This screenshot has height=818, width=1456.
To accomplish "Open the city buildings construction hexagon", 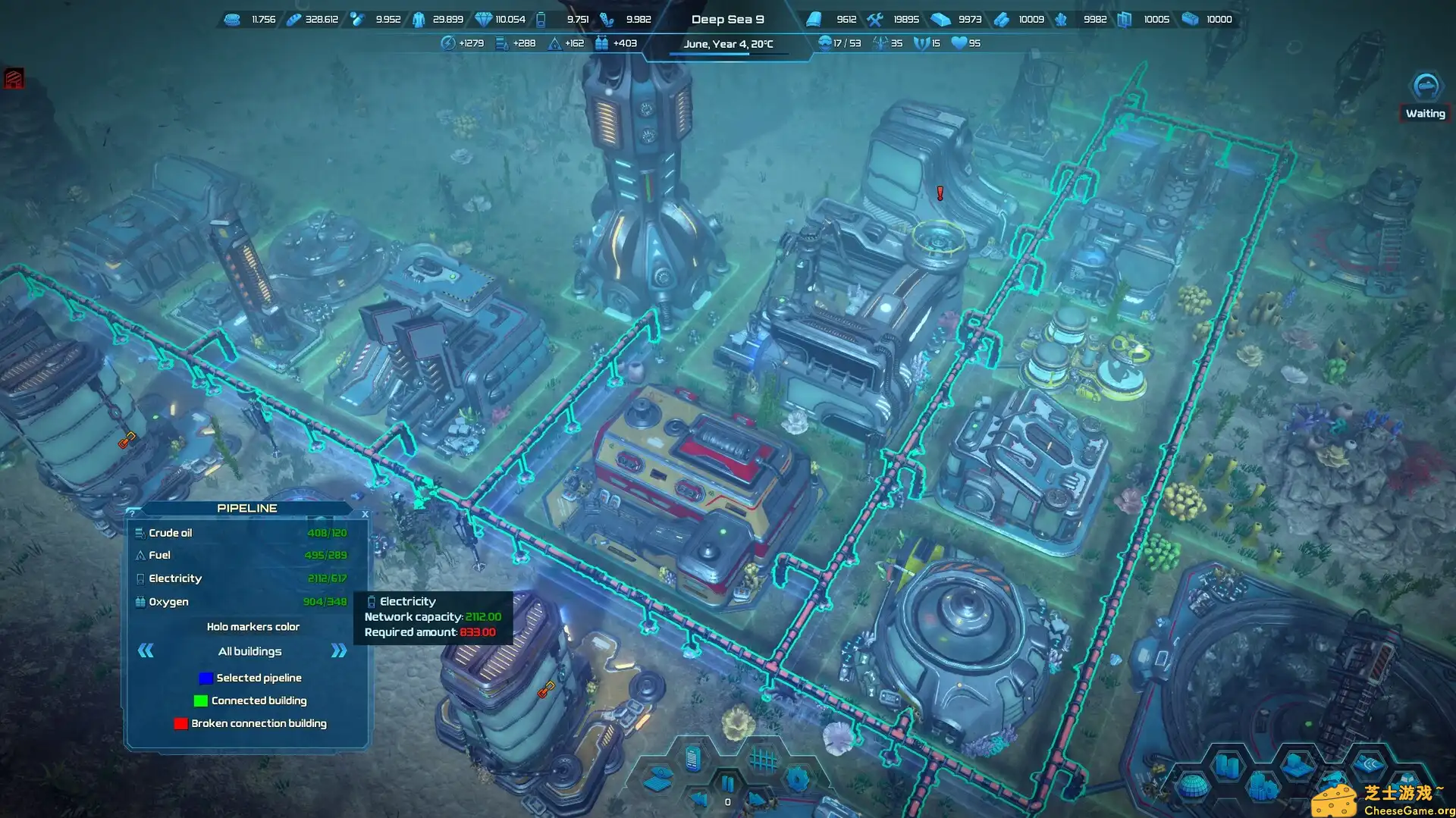I will point(1263,788).
